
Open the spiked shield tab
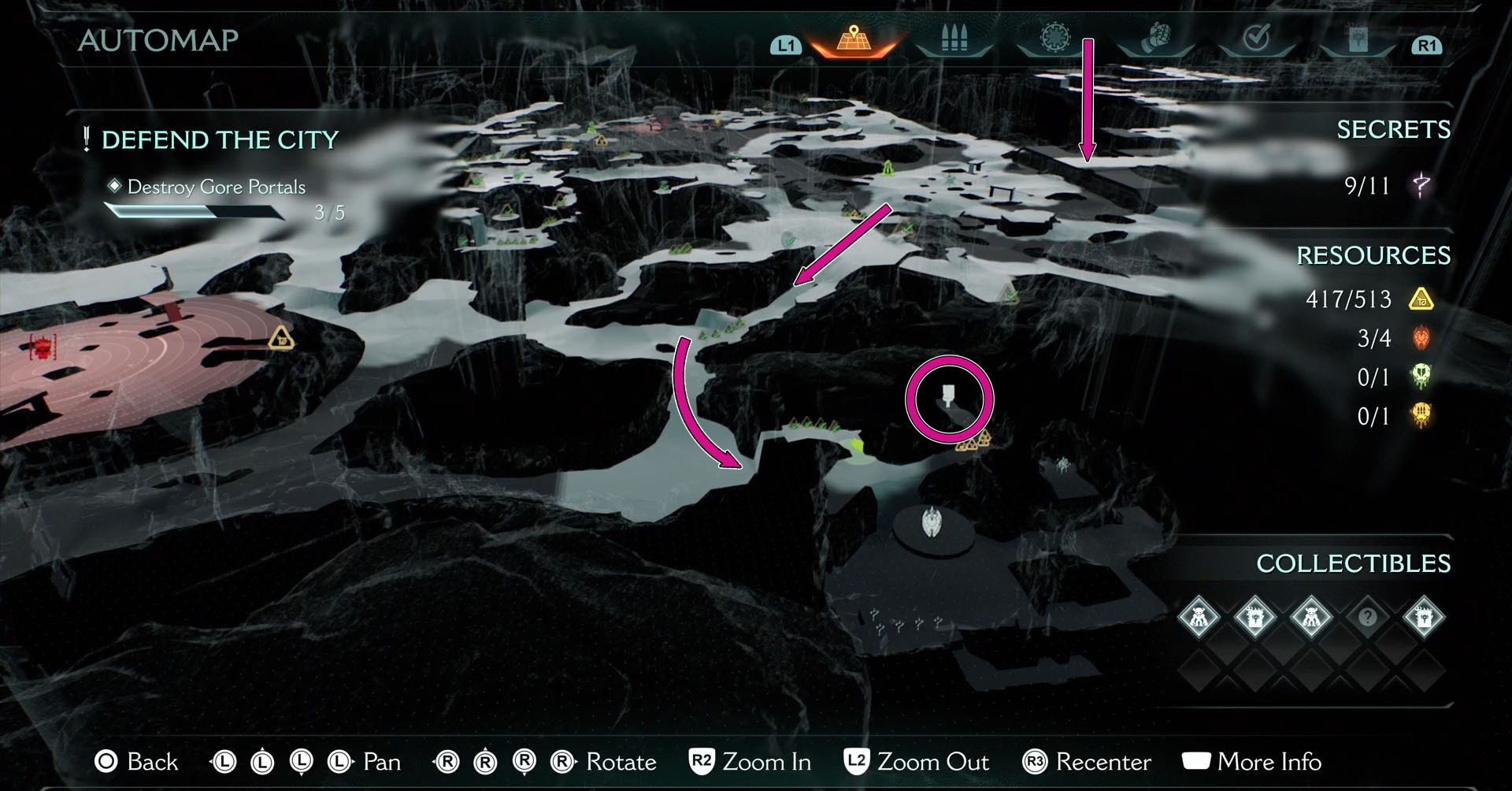pos(1054,38)
